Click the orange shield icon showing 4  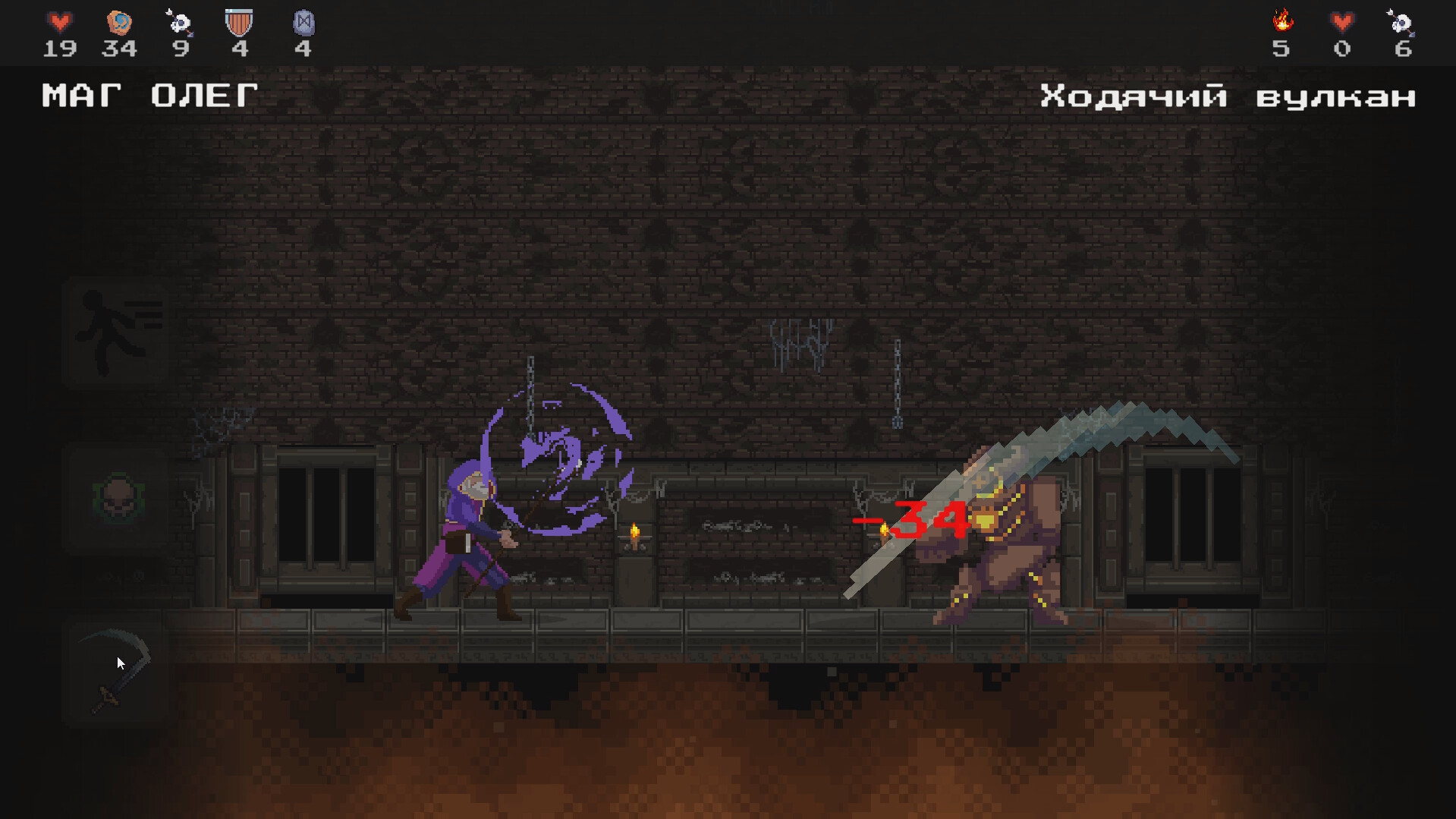click(x=240, y=23)
